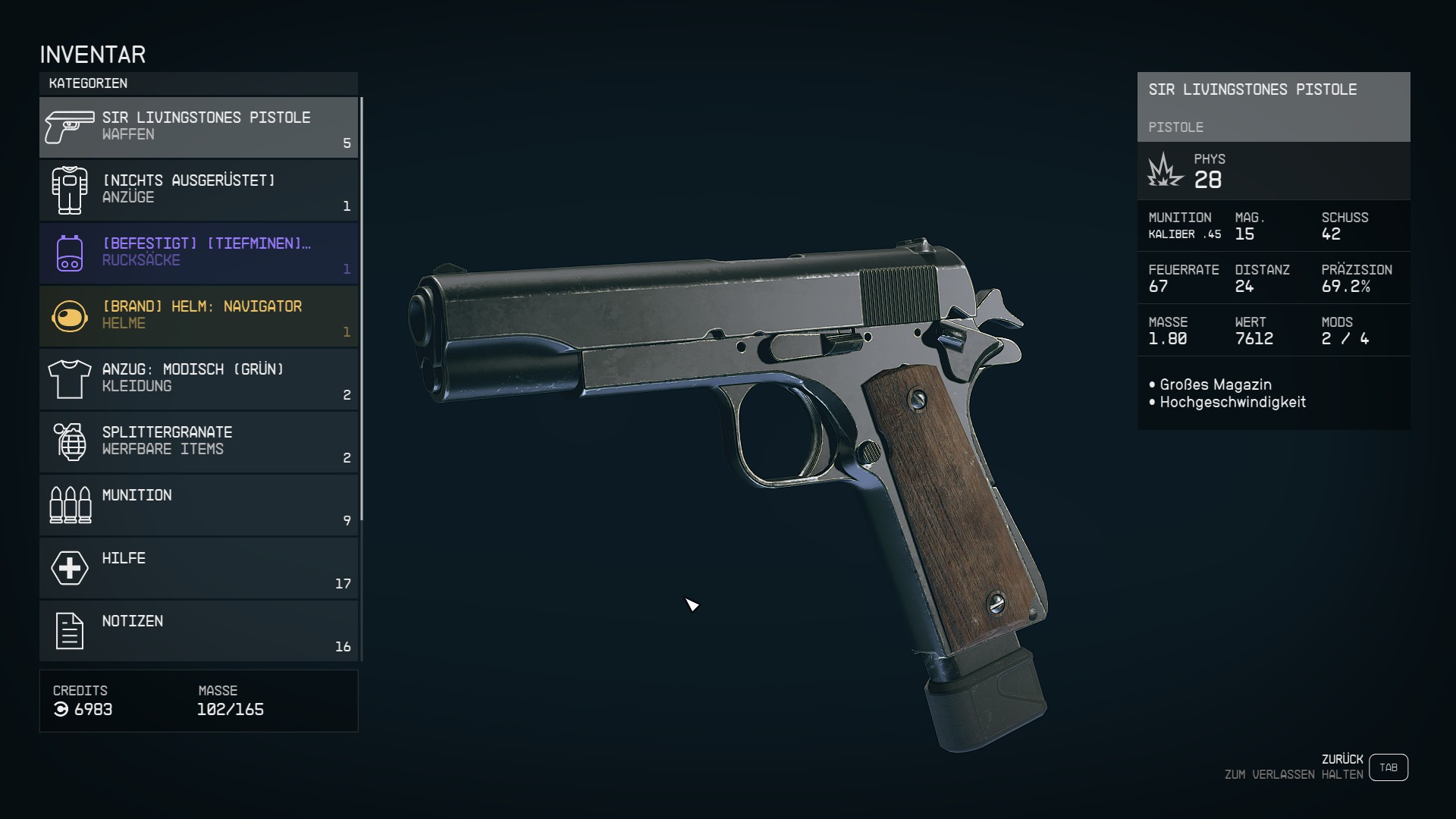Choose the Rucksäcke category
Image resolution: width=1456 pixels, height=819 pixels.
coord(199,253)
